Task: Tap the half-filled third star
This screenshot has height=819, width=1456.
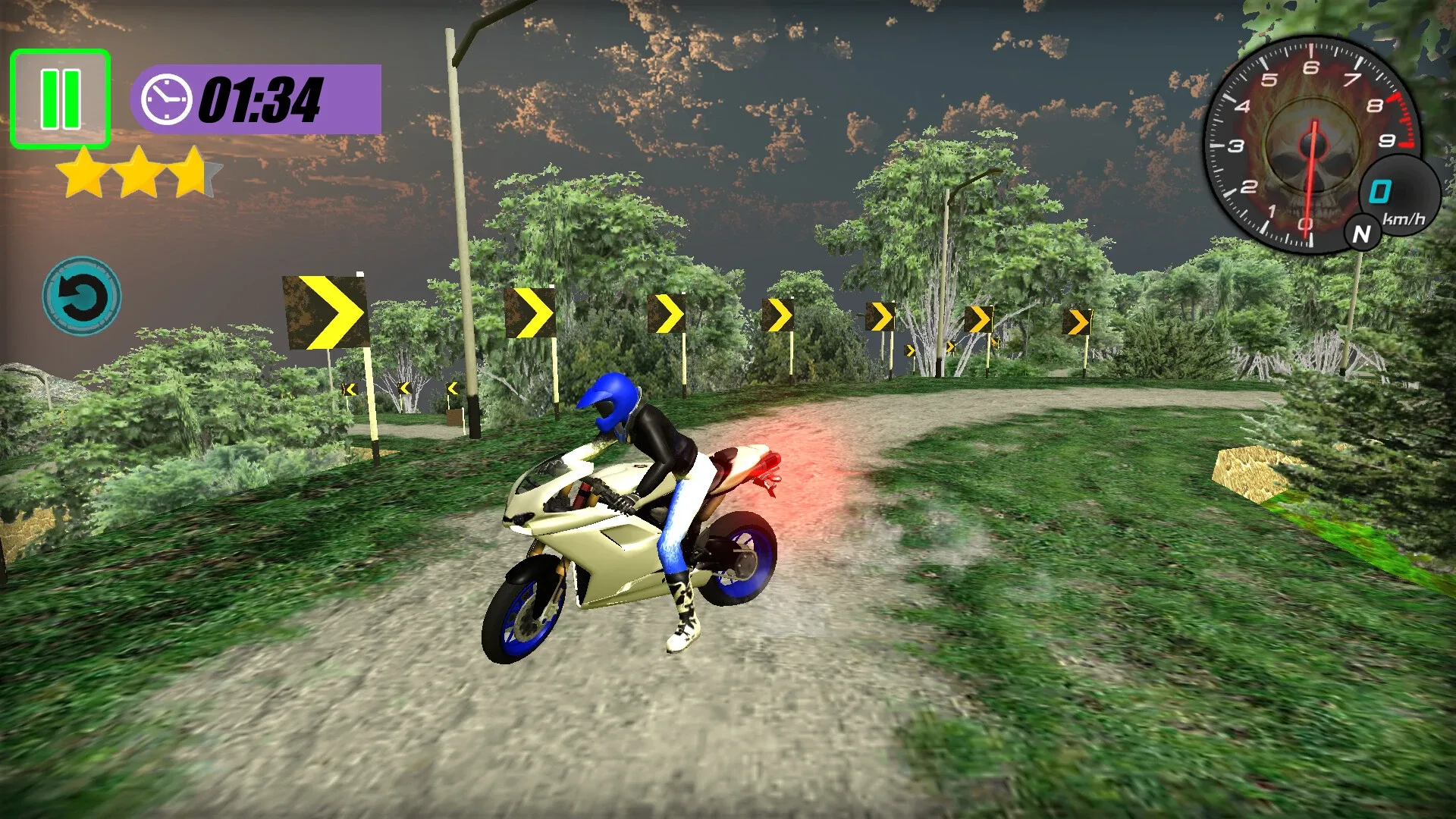Action: pos(193,173)
